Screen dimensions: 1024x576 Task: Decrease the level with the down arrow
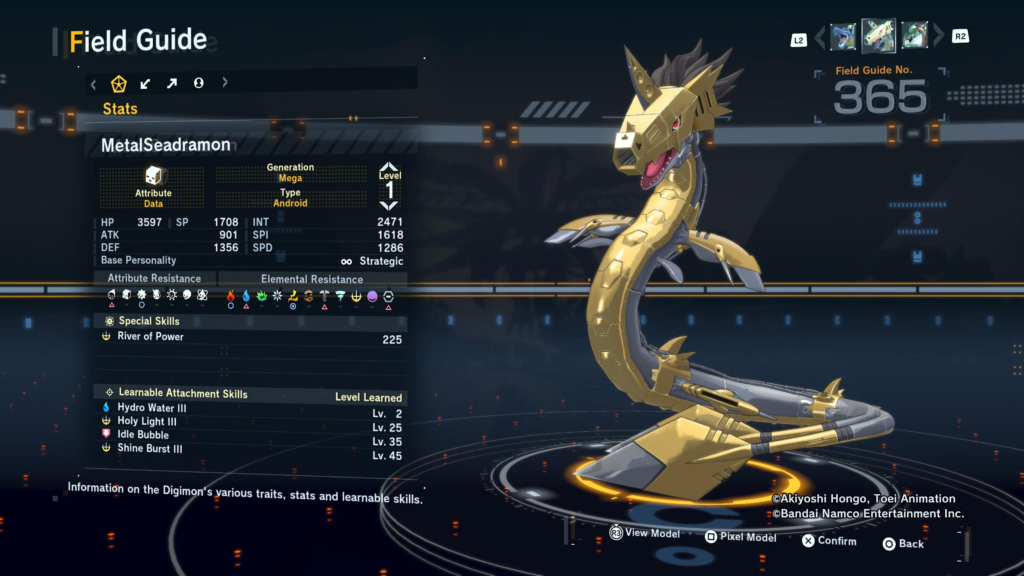tap(388, 204)
